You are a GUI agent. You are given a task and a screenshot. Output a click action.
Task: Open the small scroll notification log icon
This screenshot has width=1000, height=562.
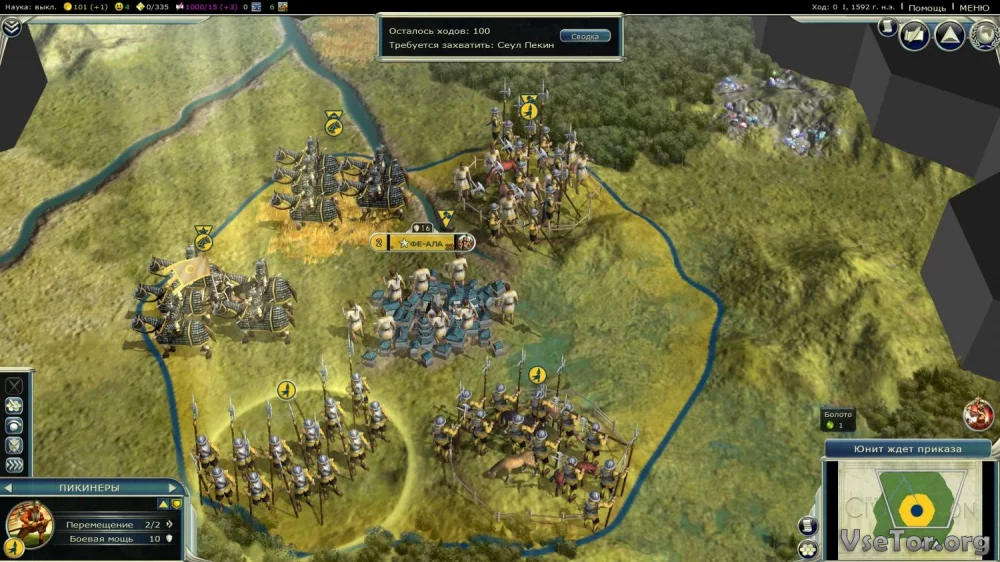click(885, 27)
